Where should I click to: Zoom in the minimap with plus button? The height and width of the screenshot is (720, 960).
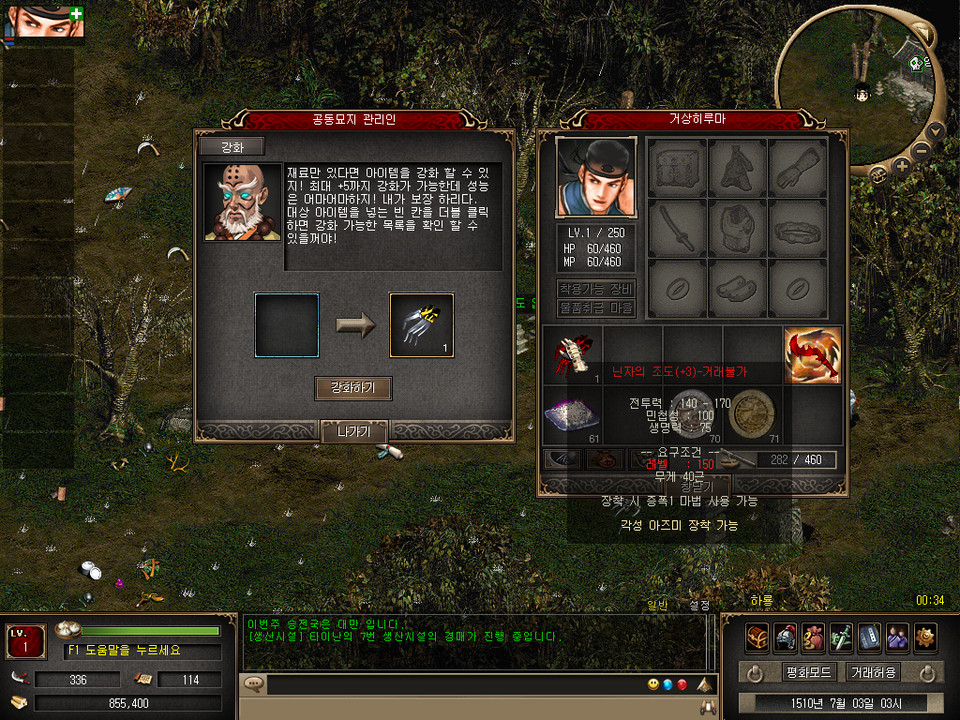pos(902,166)
